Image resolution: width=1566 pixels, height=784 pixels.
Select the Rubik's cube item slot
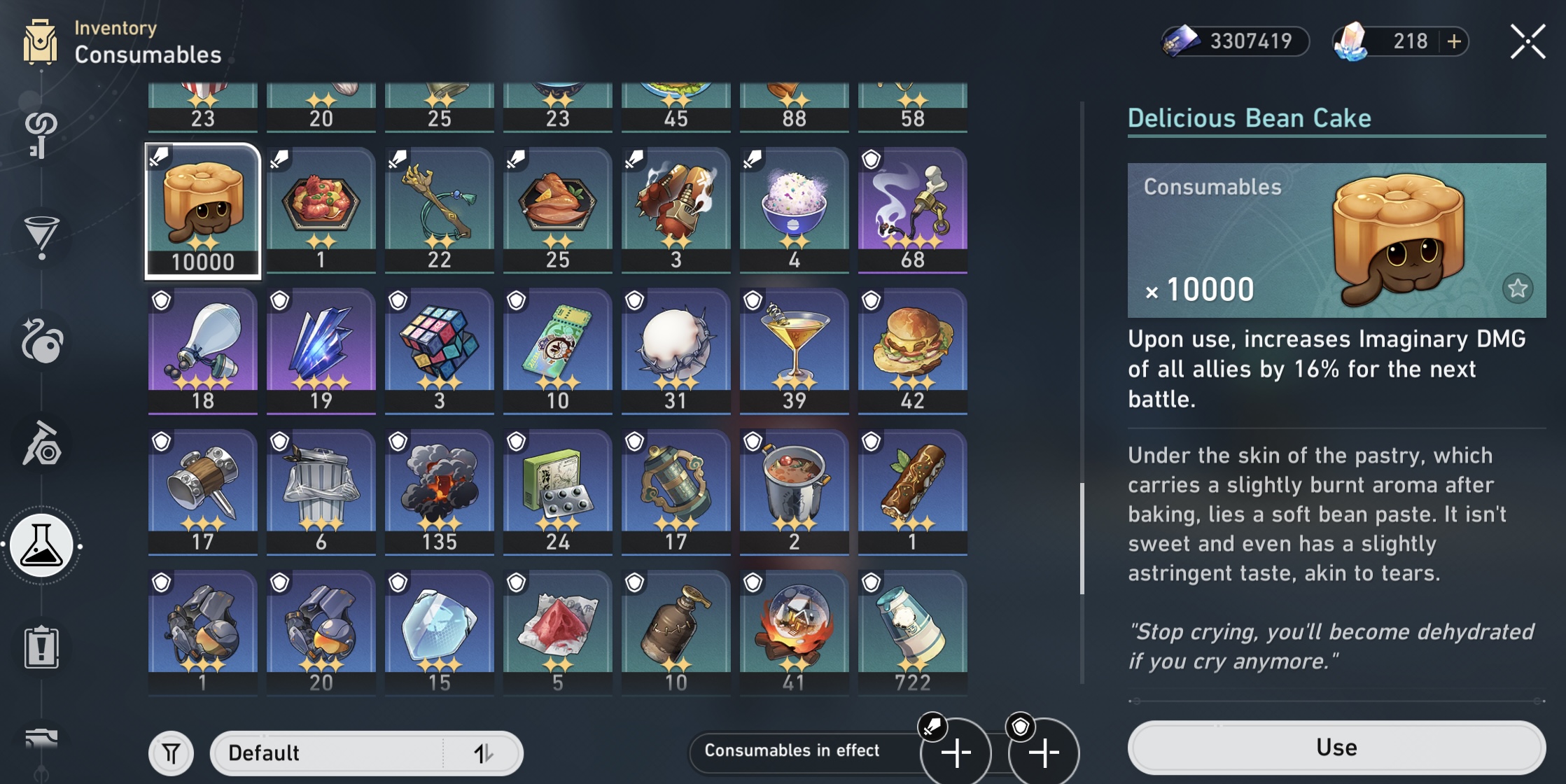click(x=440, y=349)
